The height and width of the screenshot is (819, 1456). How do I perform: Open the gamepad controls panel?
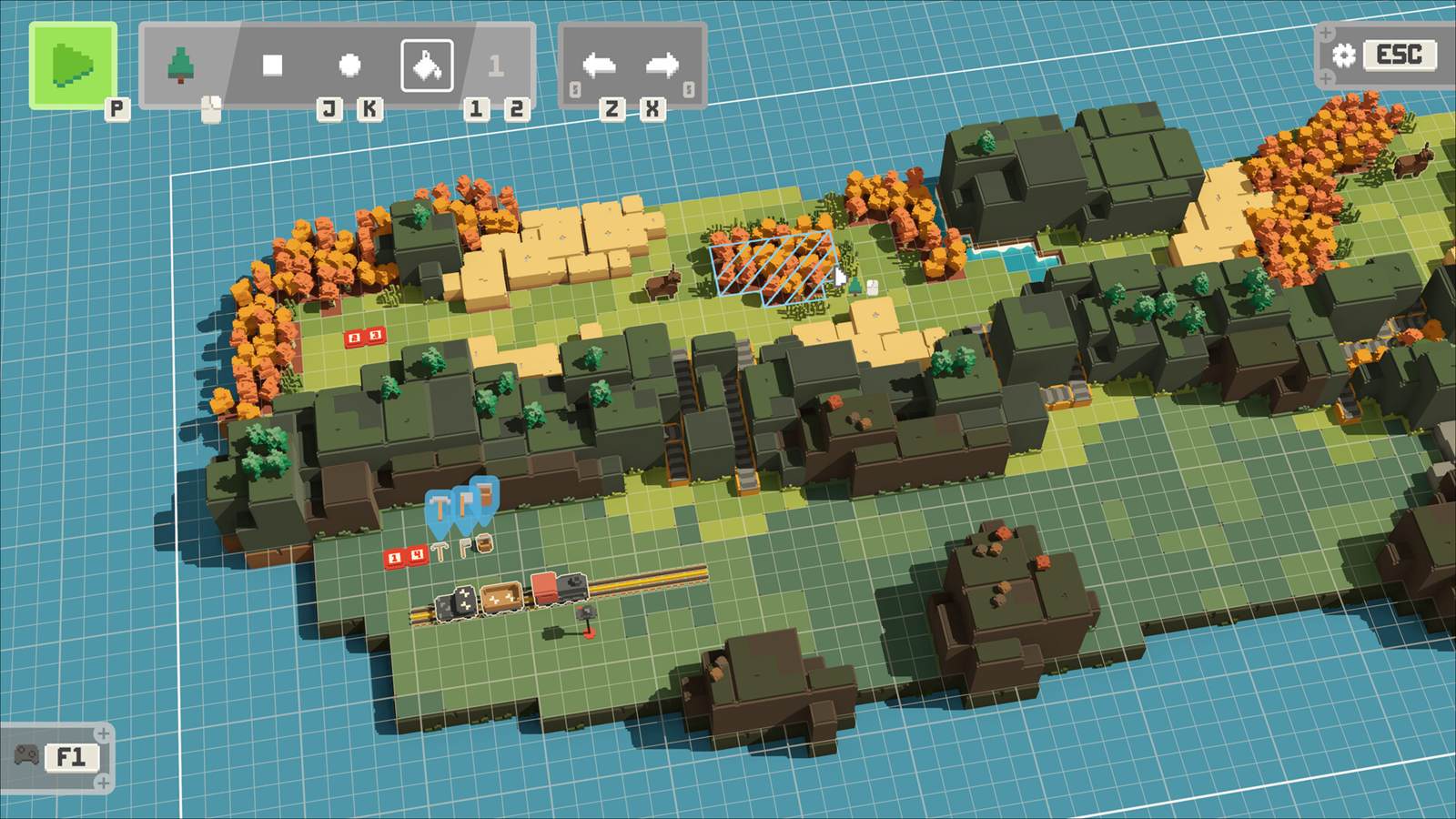(x=27, y=756)
